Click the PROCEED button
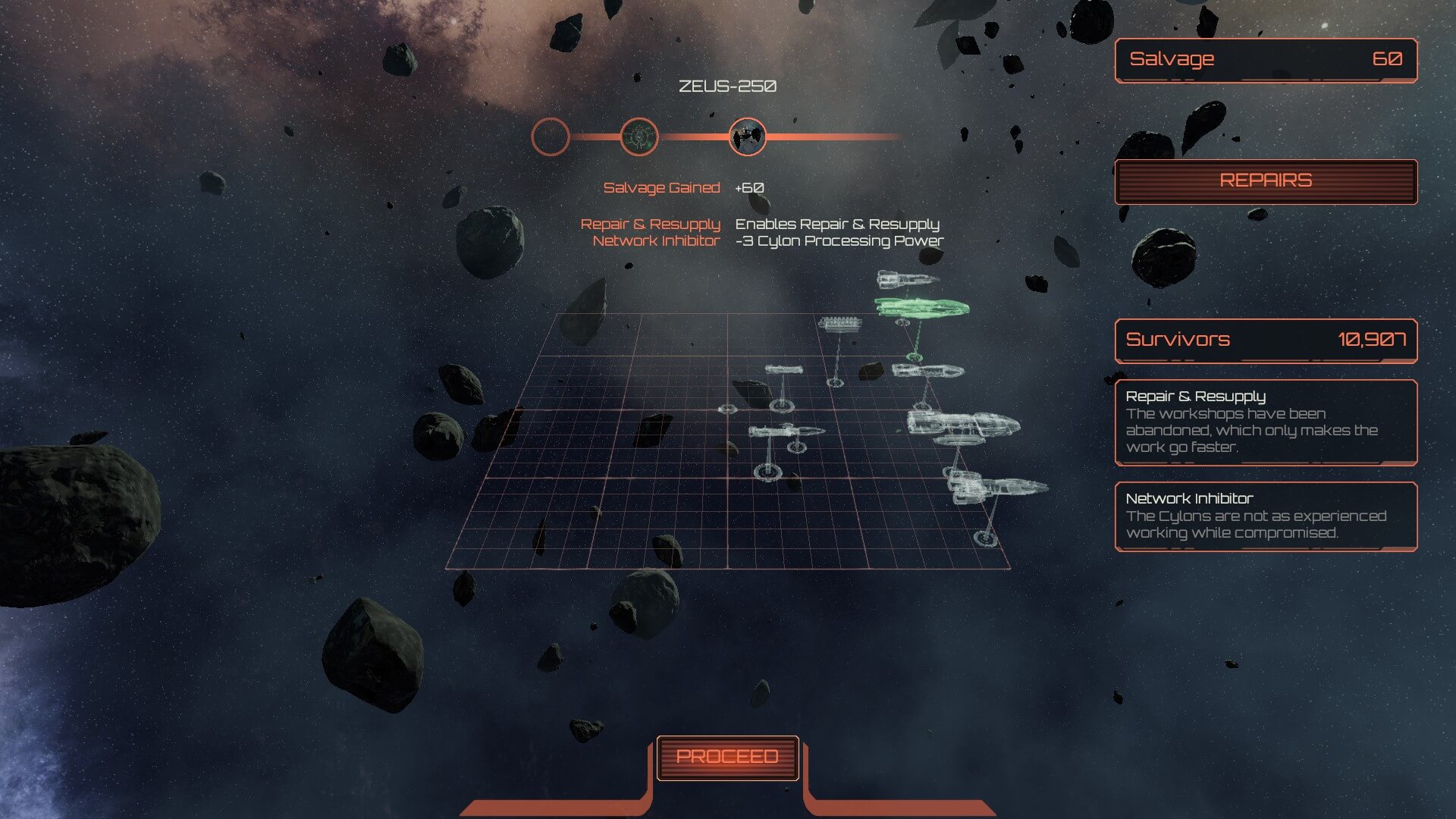The height and width of the screenshot is (819, 1456). pyautogui.click(x=727, y=757)
